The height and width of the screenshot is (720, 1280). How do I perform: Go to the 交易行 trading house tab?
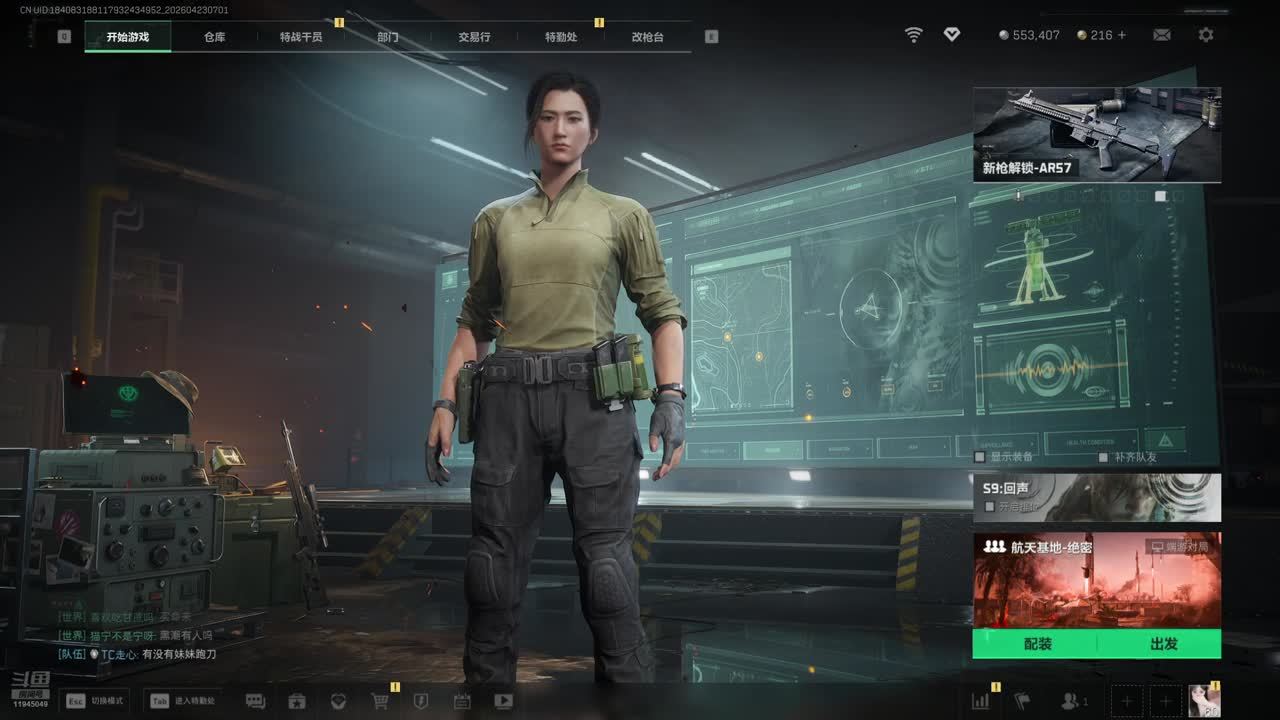pyautogui.click(x=474, y=37)
